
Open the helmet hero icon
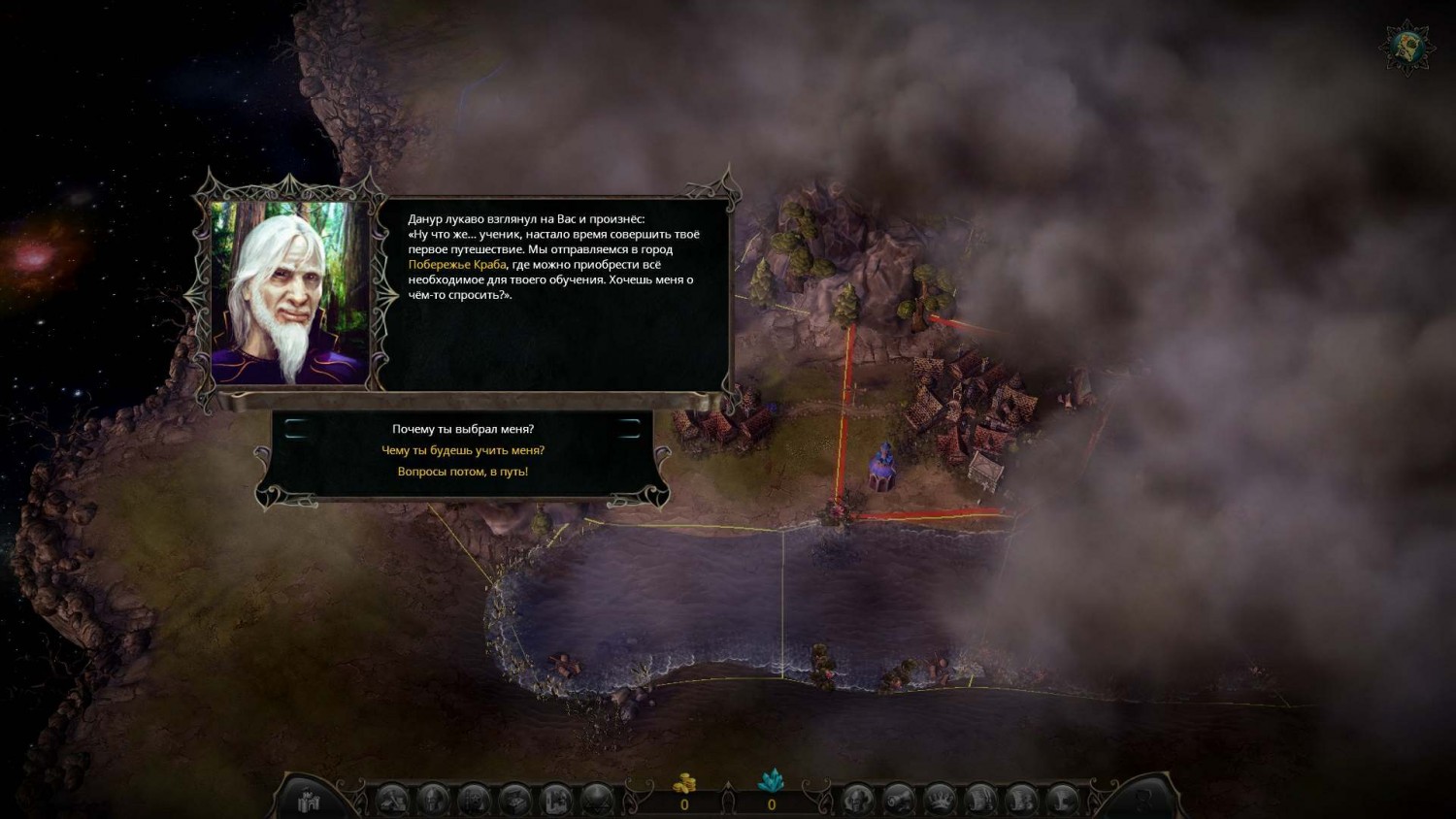(433, 801)
